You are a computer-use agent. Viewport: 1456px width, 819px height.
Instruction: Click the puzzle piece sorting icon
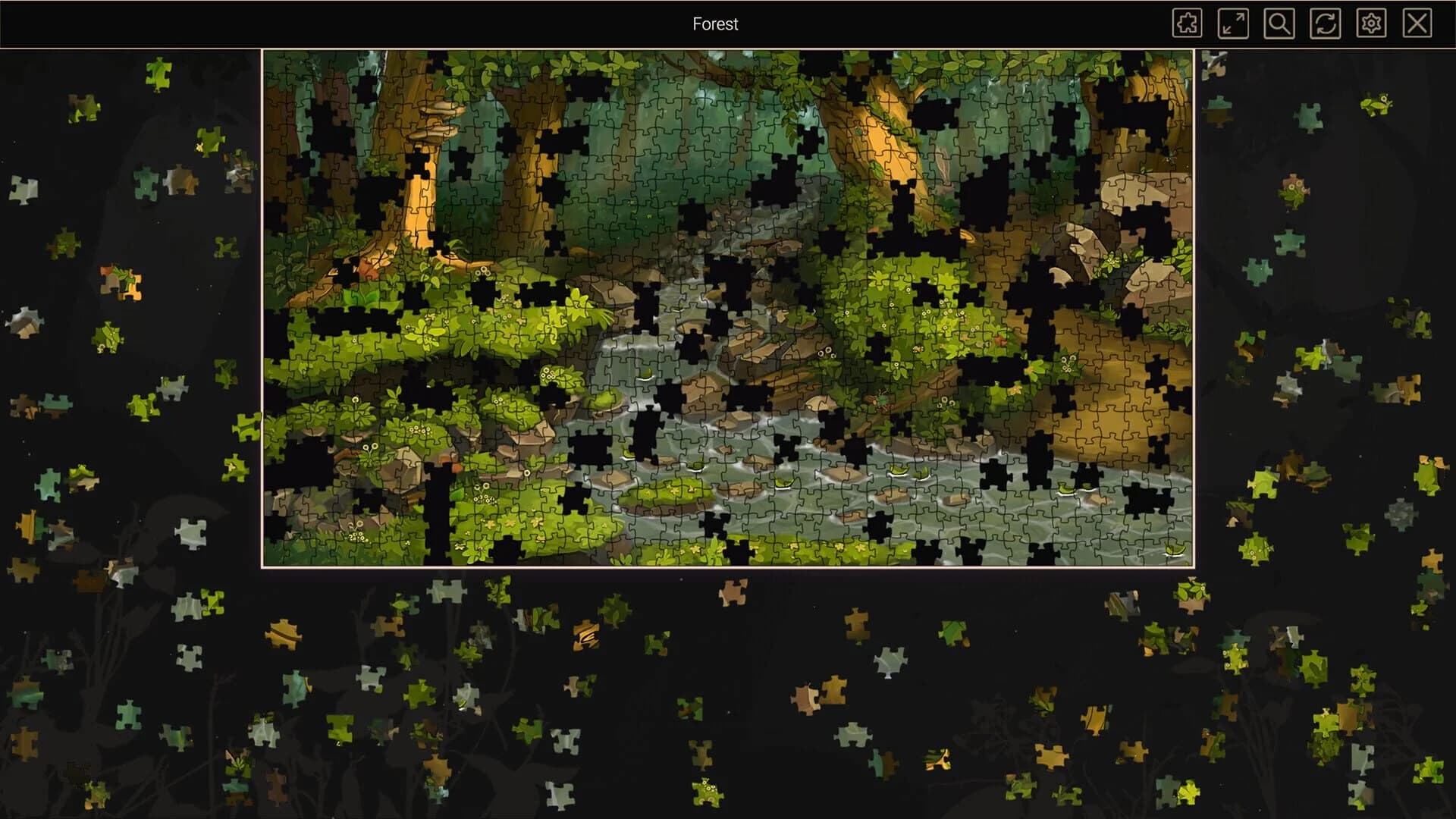tap(1187, 24)
